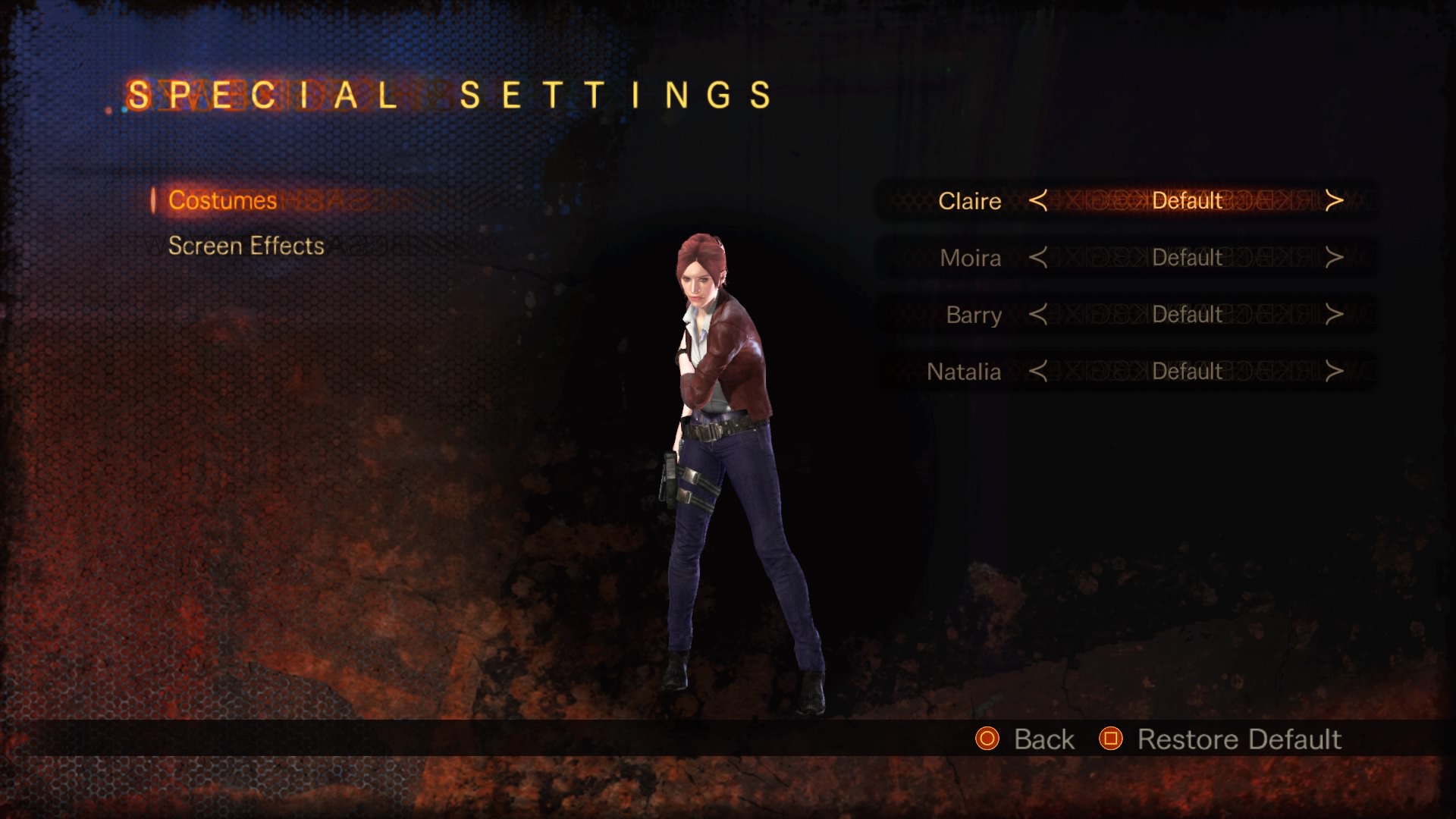1456x819 pixels.
Task: Go back using the Back label
Action: 1043,739
